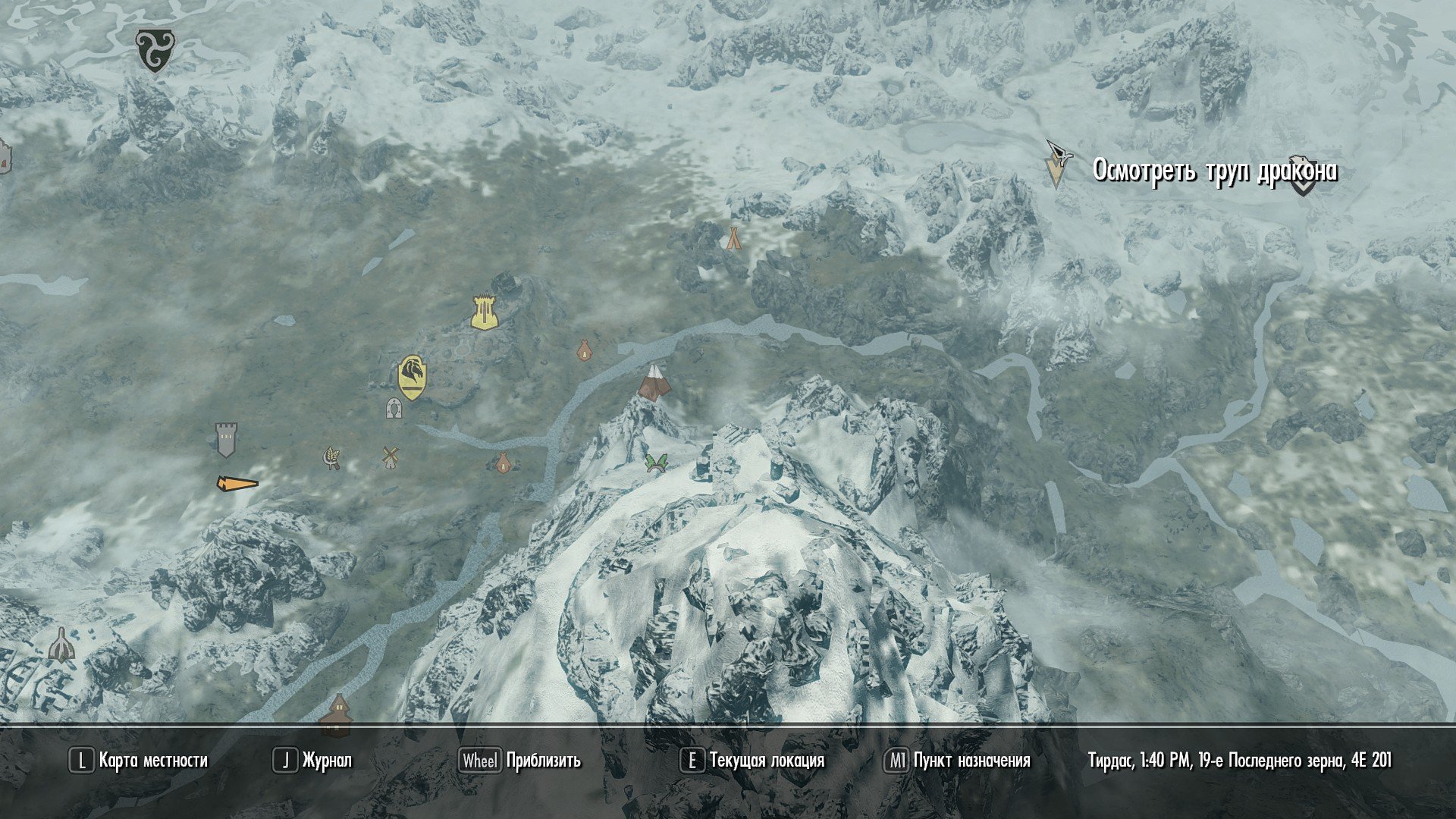Screen dimensions: 1456x819
Task: Click the Приблизить zoom option
Action: tap(520, 761)
